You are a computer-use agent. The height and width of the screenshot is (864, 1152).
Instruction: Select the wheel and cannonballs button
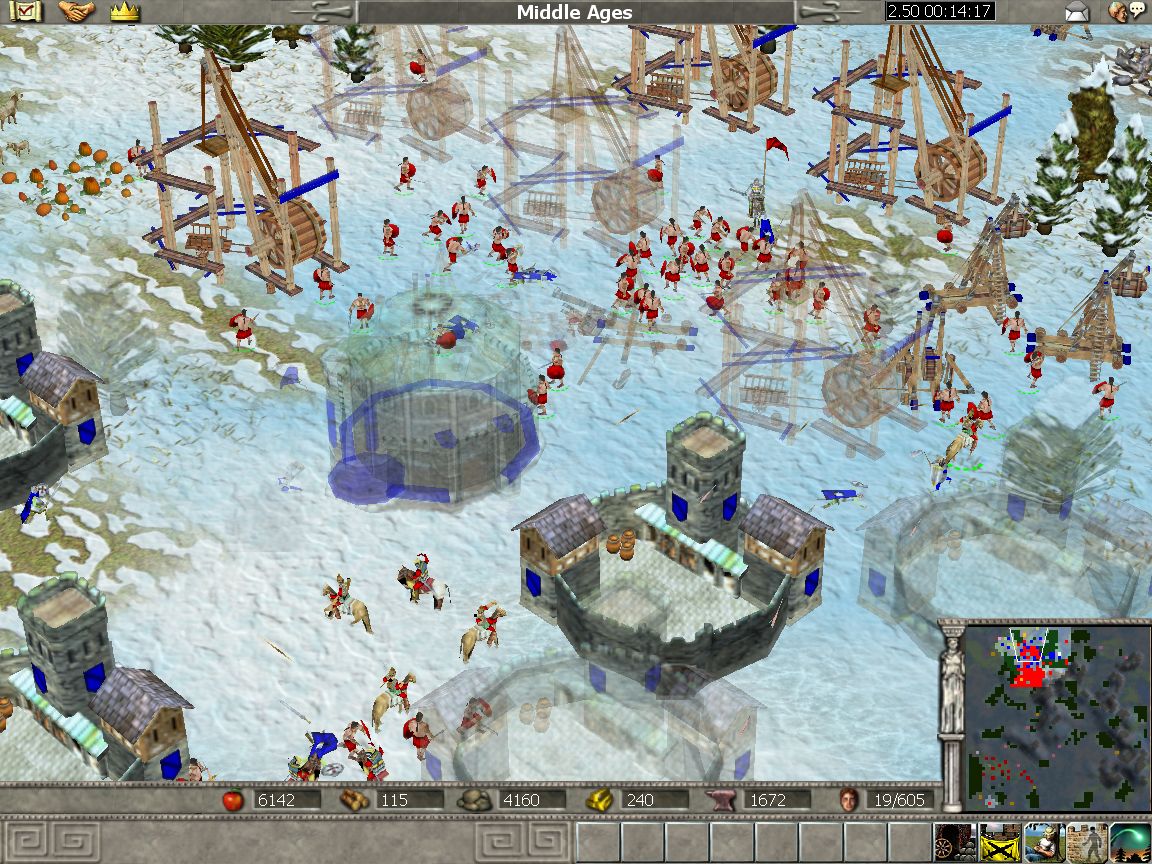954,842
